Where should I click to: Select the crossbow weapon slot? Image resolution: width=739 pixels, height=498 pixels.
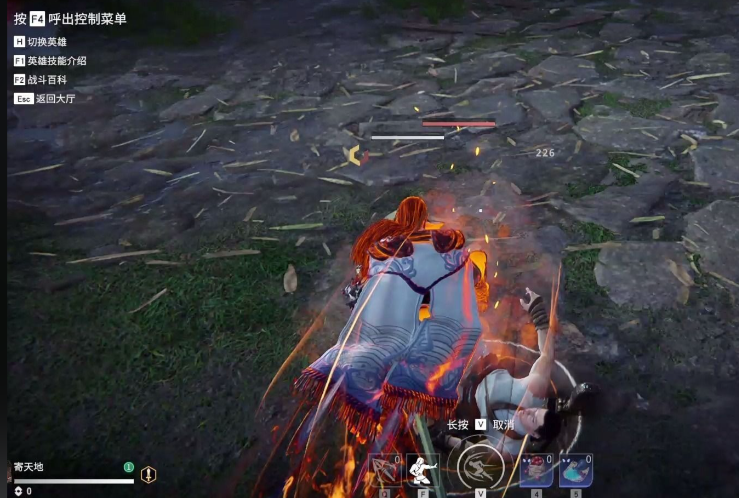[385, 470]
